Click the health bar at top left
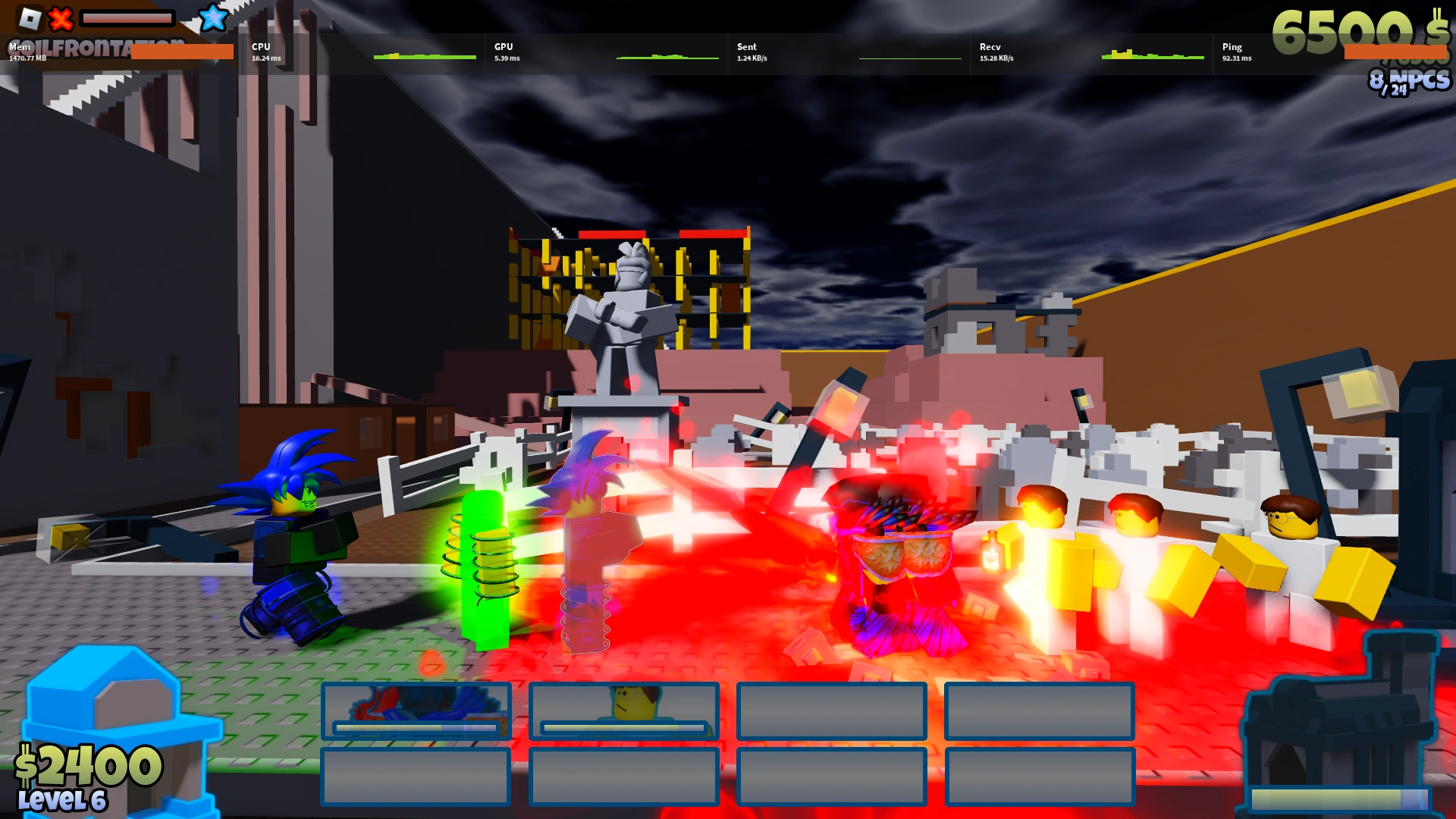1456x819 pixels. (x=129, y=19)
